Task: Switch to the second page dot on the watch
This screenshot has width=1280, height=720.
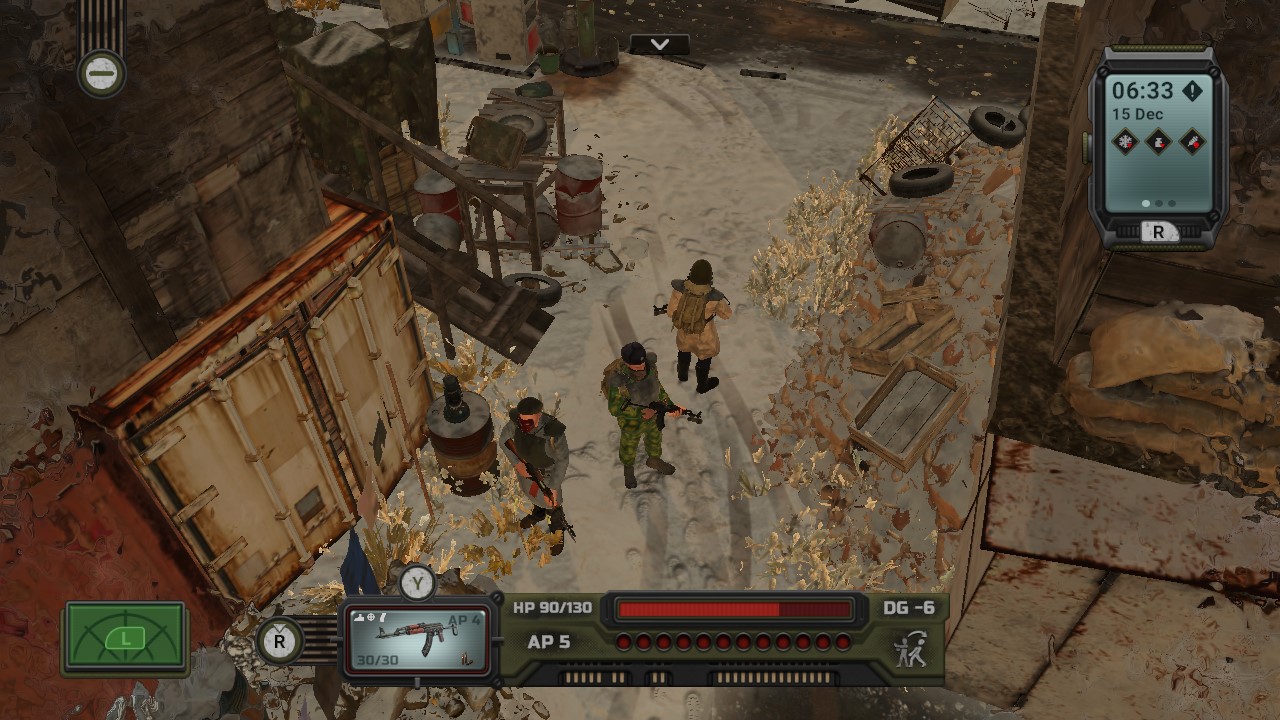Action: 1159,203
